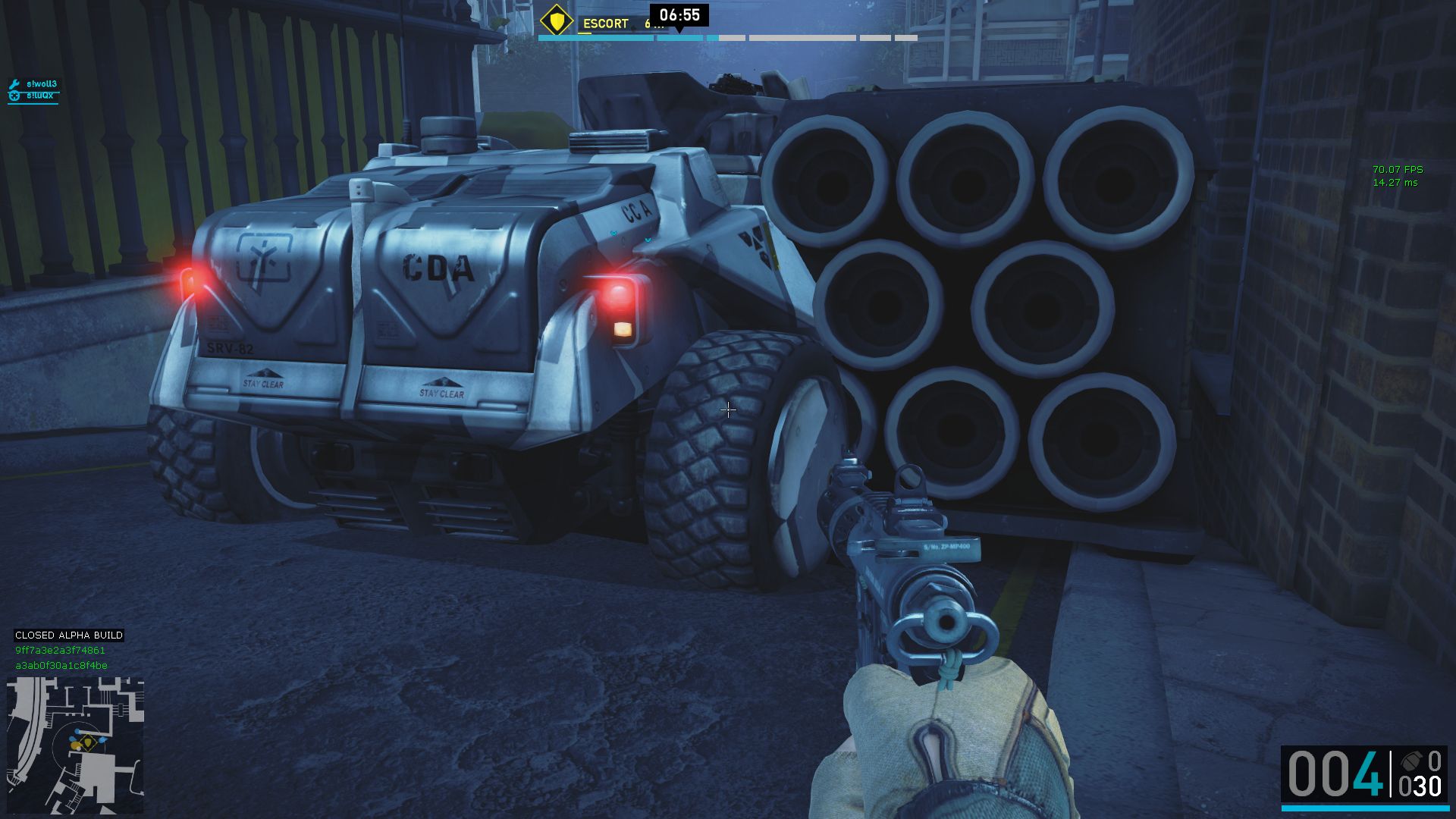
Task: Select teammate s!tuQx in the squad list
Action: (39, 96)
